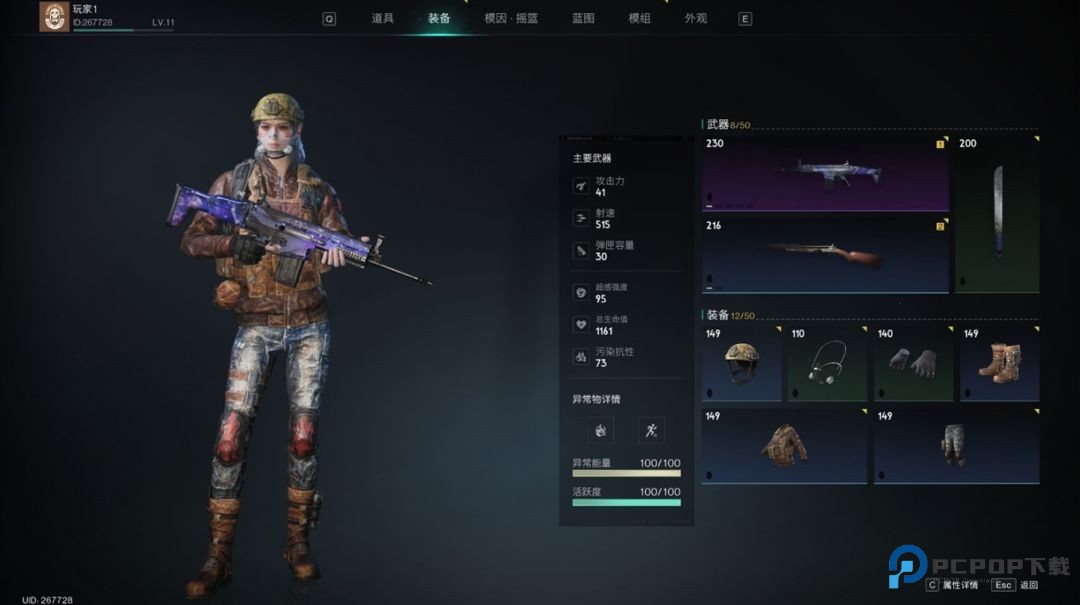Image resolution: width=1080 pixels, height=605 pixels.
Task: Open the brown jacket equipment slot
Action: click(x=784, y=445)
